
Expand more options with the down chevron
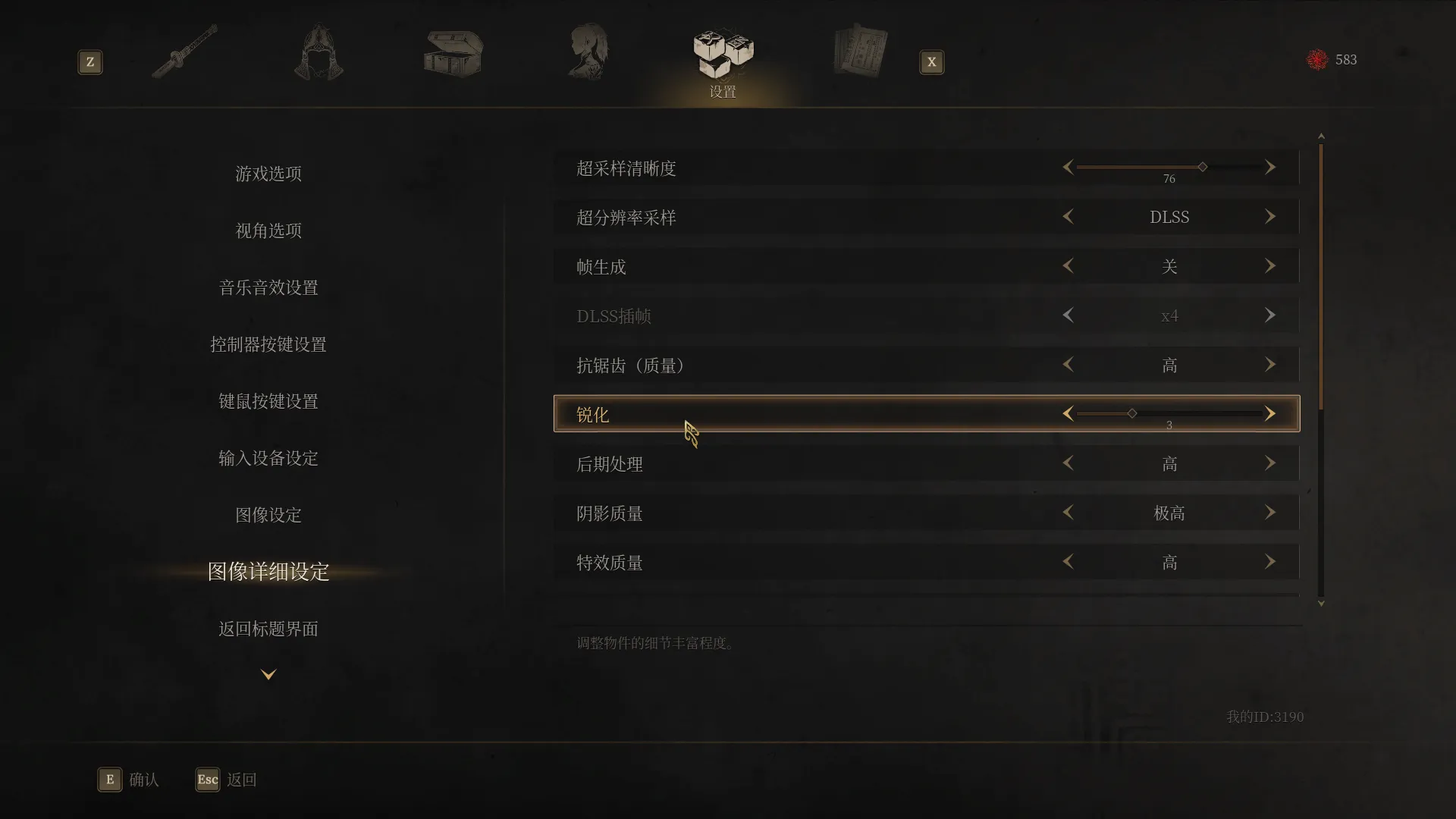(x=268, y=673)
